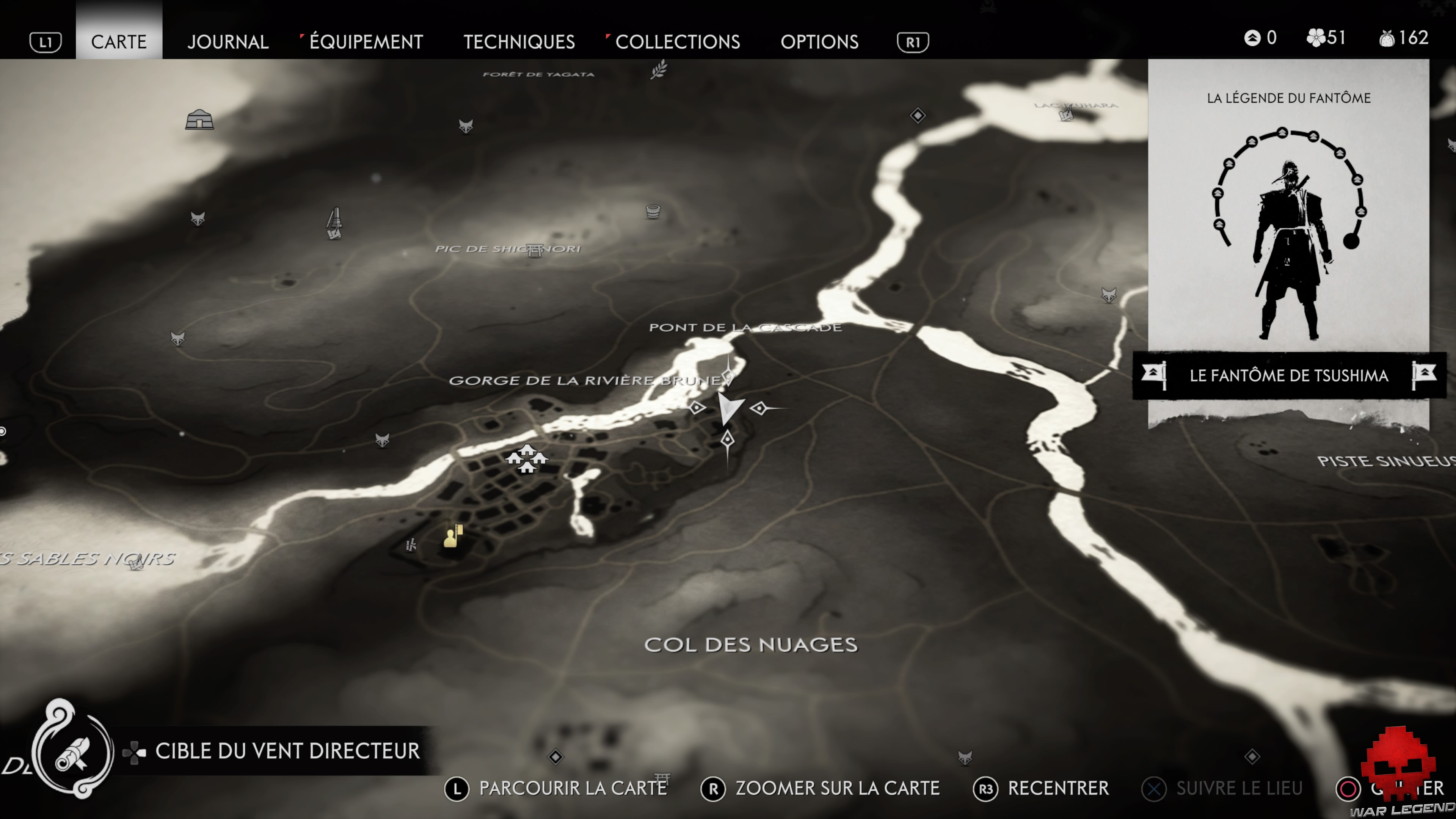Select the Mongol yurt camp marker

199,120
